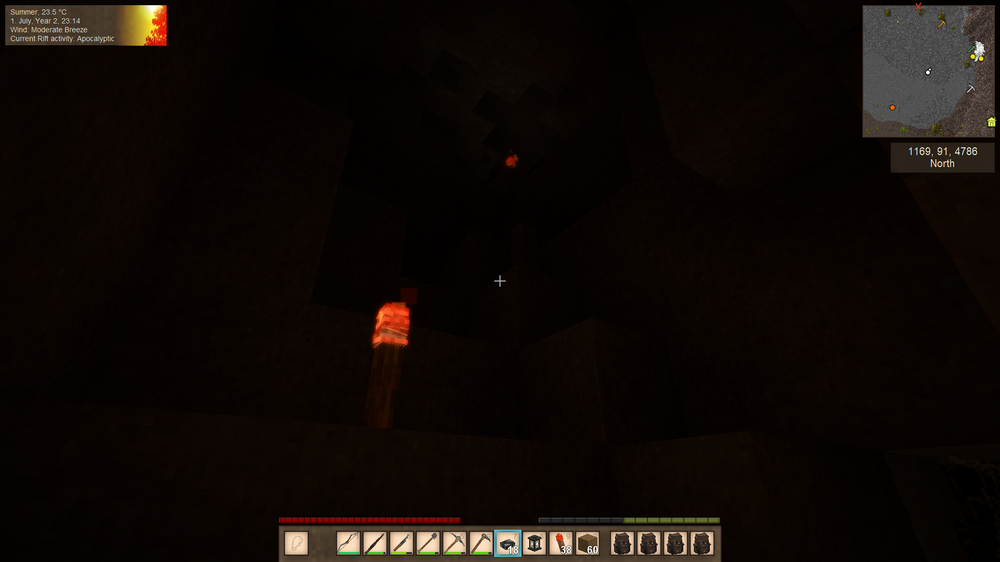The height and width of the screenshot is (562, 1000).
Task: Select the orange pickaxe minimap marker
Action: 941,23
